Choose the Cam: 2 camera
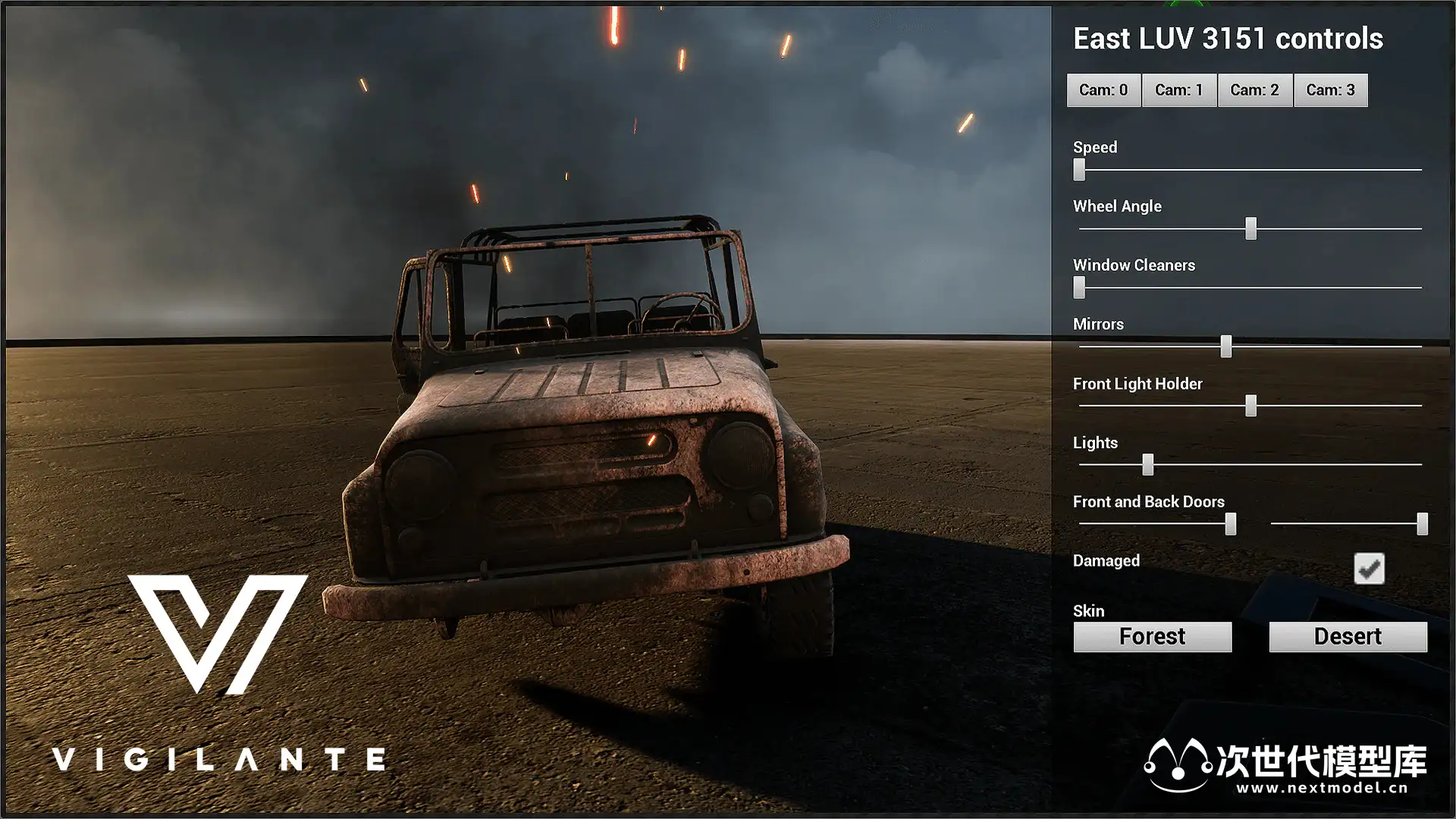Screen dimensions: 1456x819 click(1254, 90)
